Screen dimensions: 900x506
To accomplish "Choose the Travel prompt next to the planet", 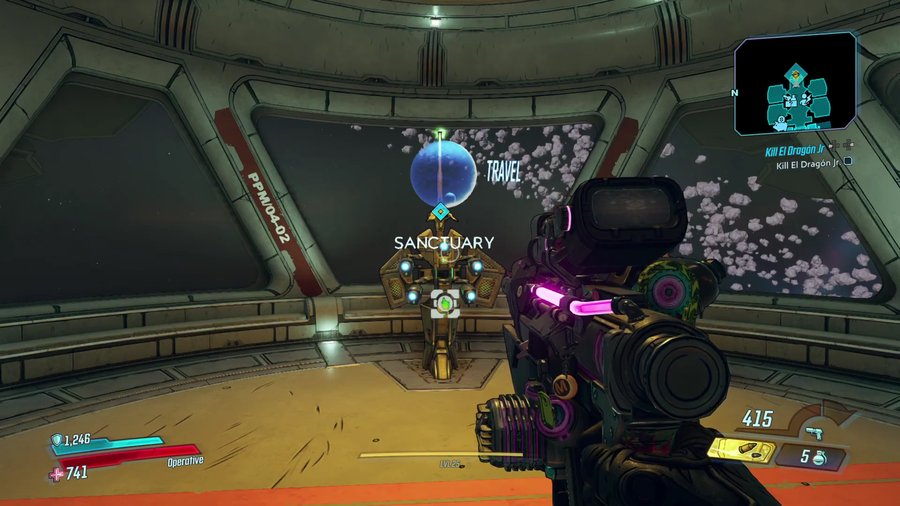I will [x=503, y=172].
